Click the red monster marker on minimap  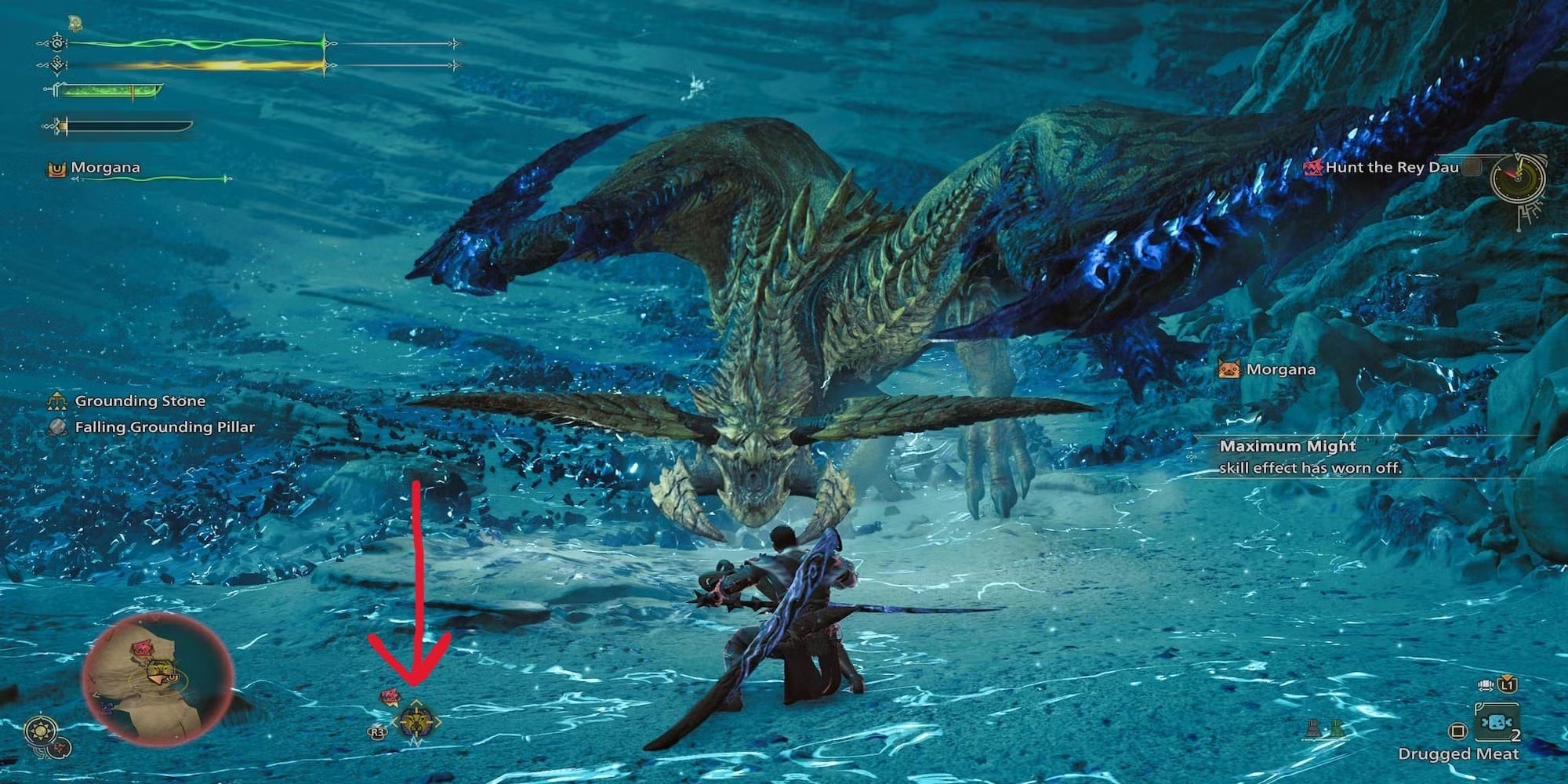point(142,648)
